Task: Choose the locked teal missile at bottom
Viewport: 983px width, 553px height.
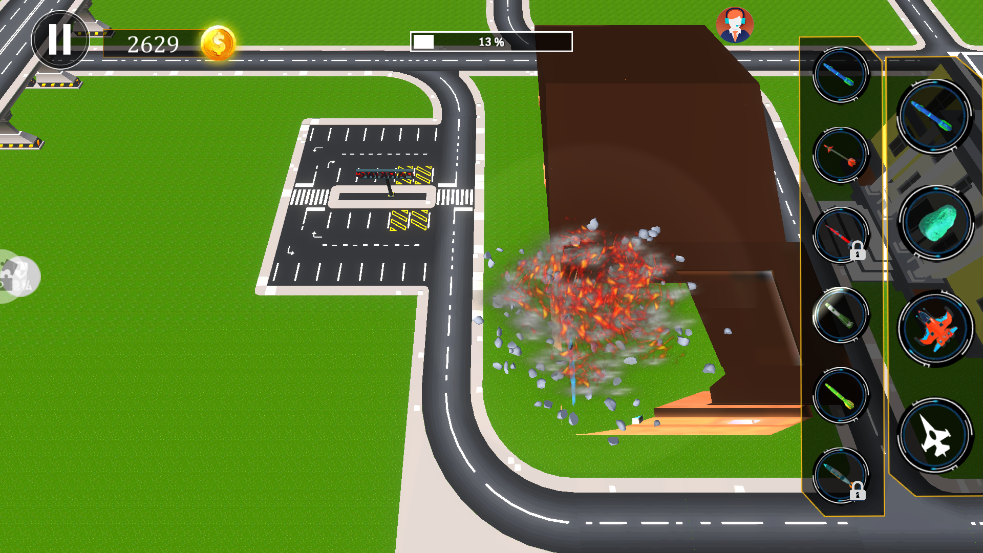Action: [x=840, y=476]
